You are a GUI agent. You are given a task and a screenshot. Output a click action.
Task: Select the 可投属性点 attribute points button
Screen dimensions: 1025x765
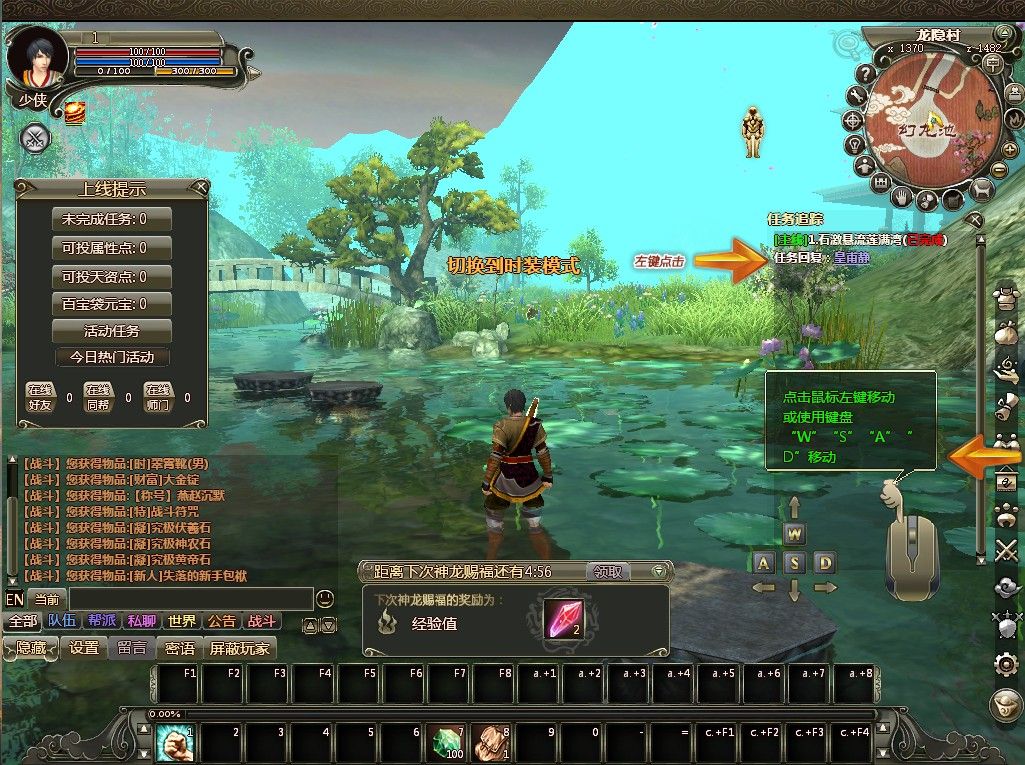click(x=111, y=247)
